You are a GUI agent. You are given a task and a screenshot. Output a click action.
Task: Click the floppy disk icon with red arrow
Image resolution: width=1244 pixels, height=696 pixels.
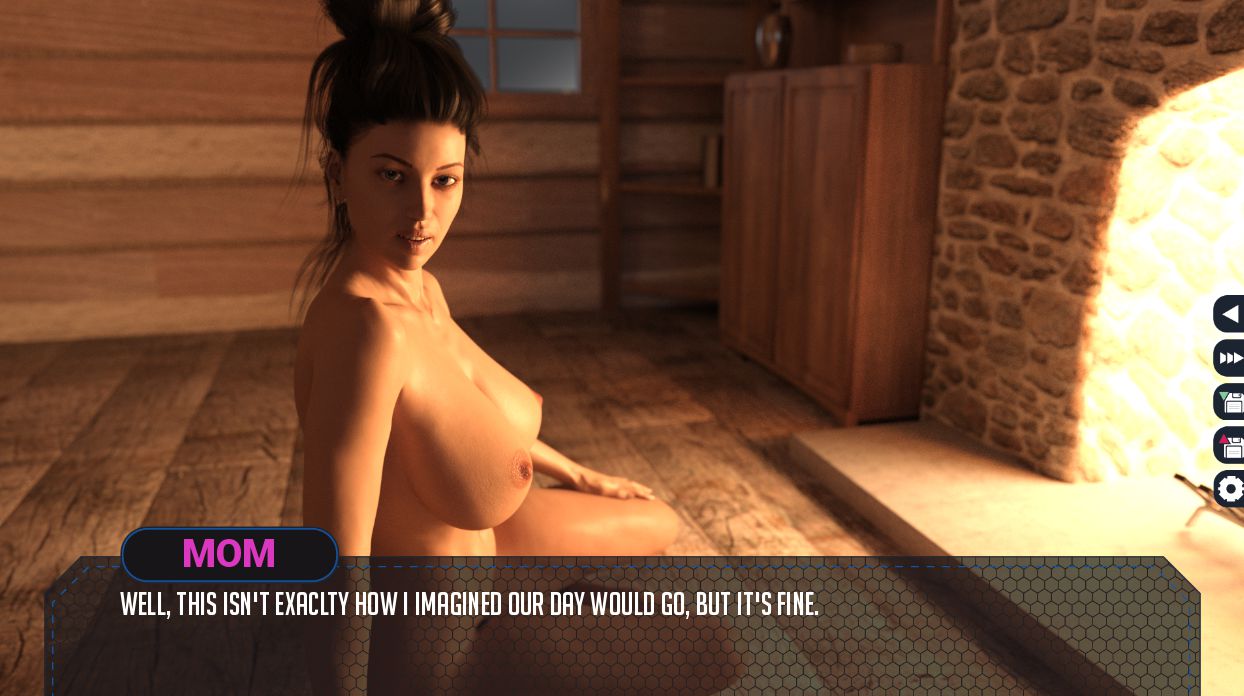click(x=1231, y=445)
